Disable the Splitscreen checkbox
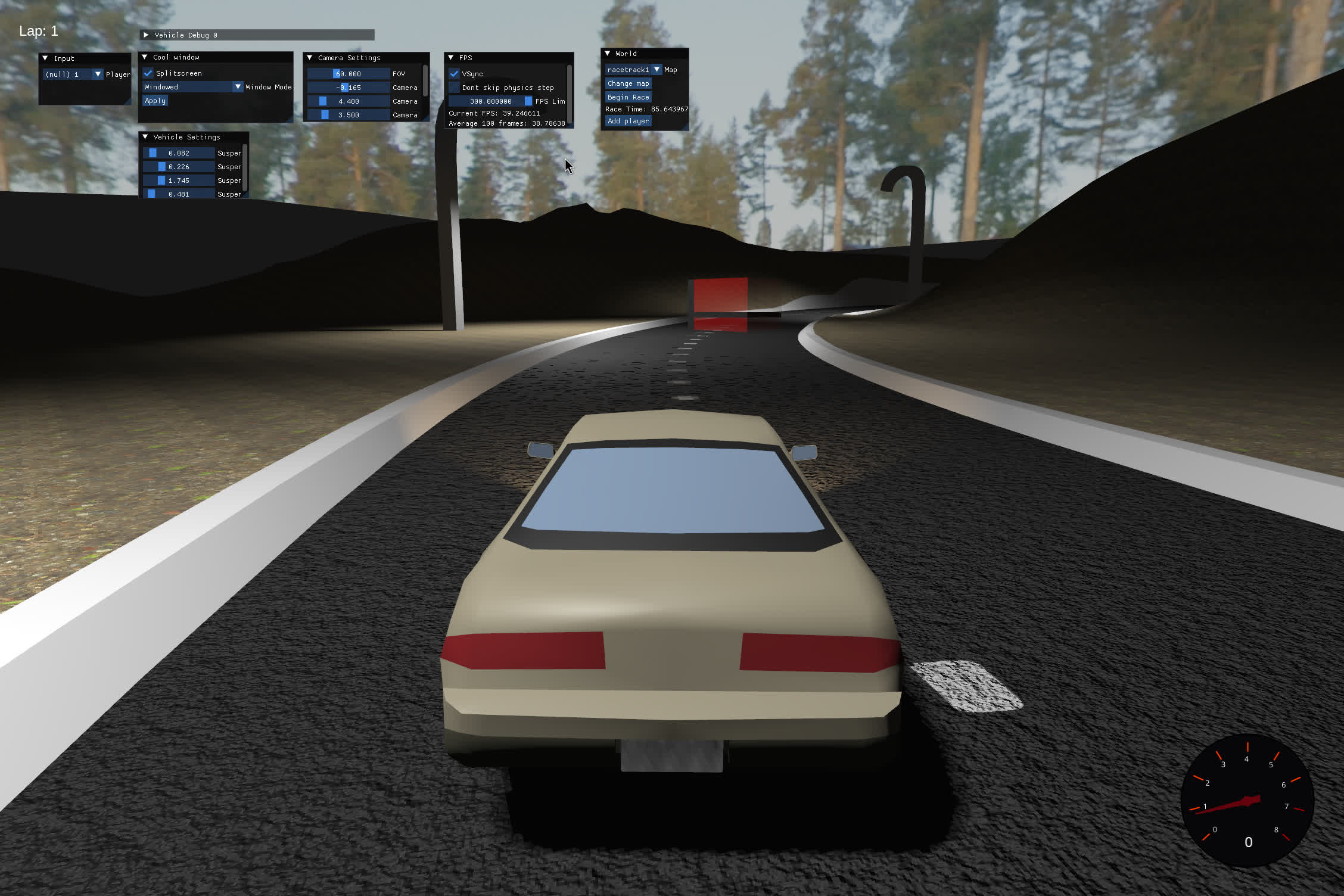Viewport: 1344px width, 896px height. click(147, 73)
